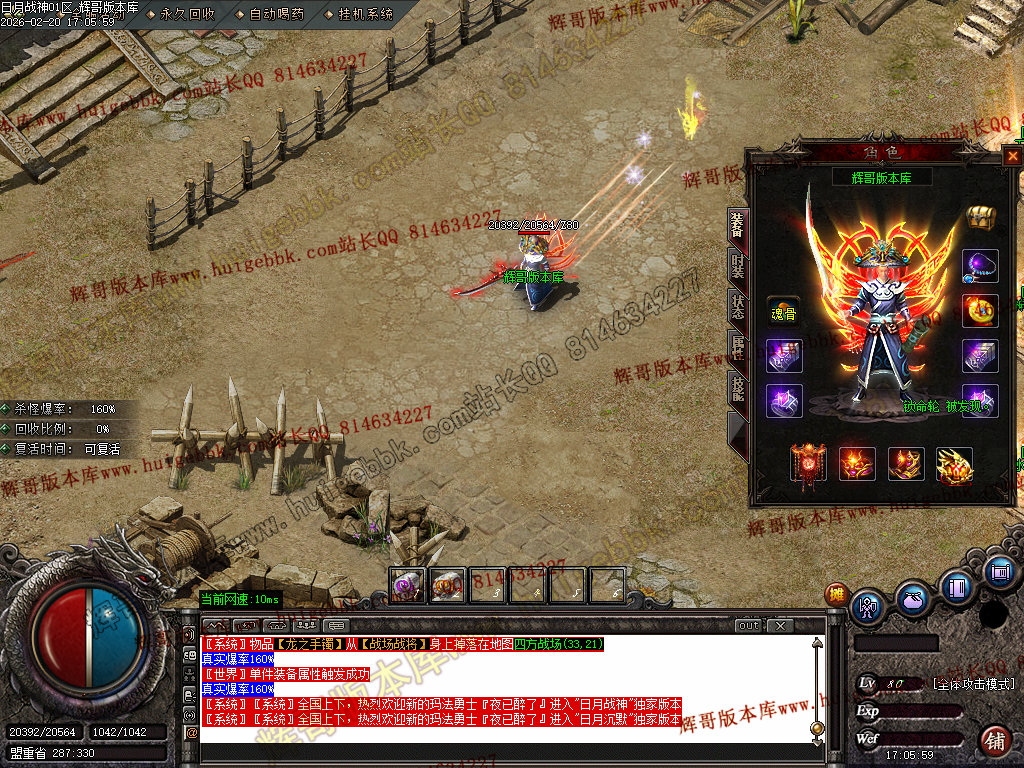Open the red 铺 shop button
Viewport: 1024px width, 768px height.
(x=995, y=741)
